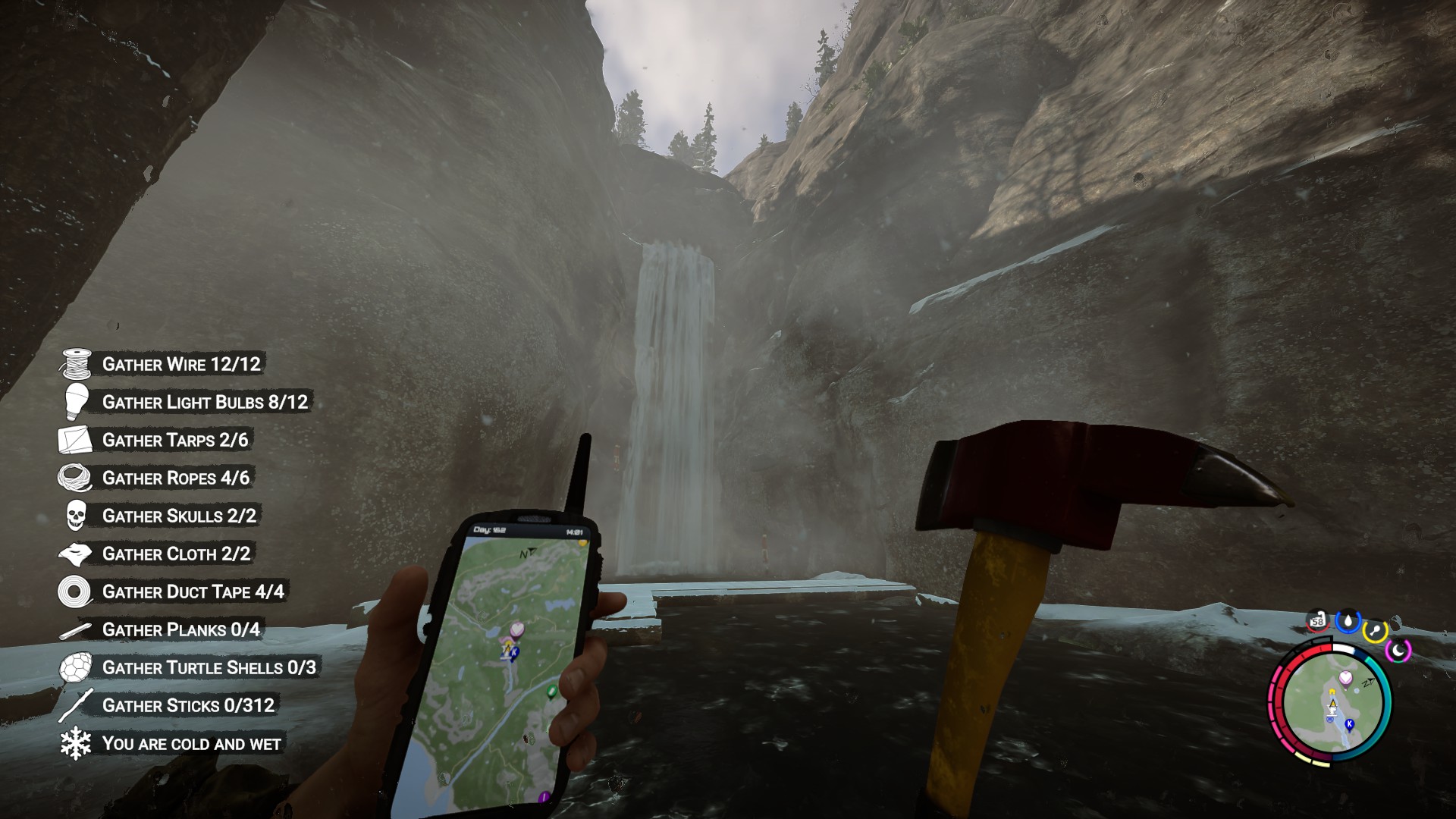Toggle the blue K waypoint on the minimap
This screenshot has width=1456, height=819.
[x=1349, y=724]
